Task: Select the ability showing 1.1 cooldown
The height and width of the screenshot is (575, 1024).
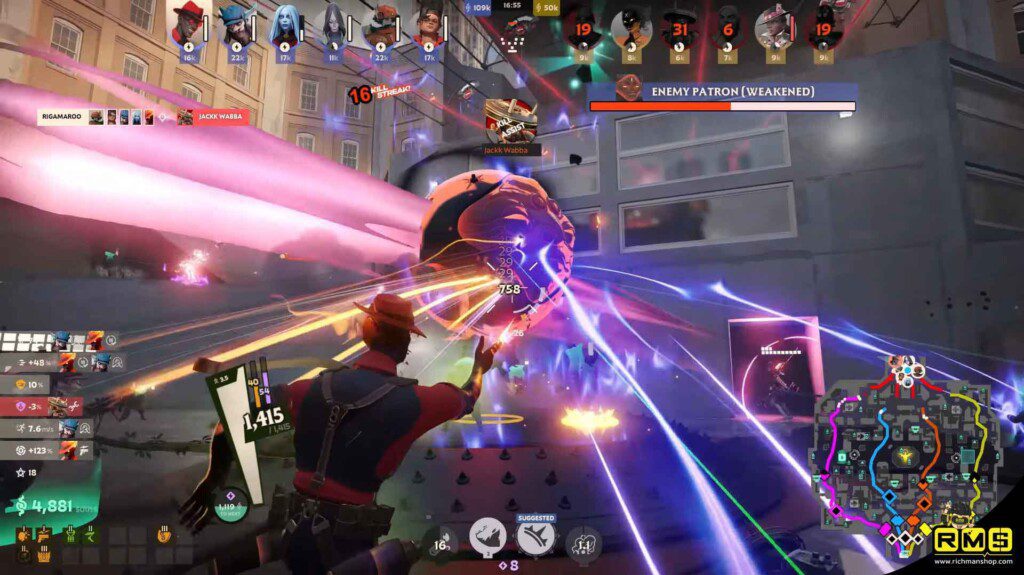Action: pyautogui.click(x=582, y=544)
